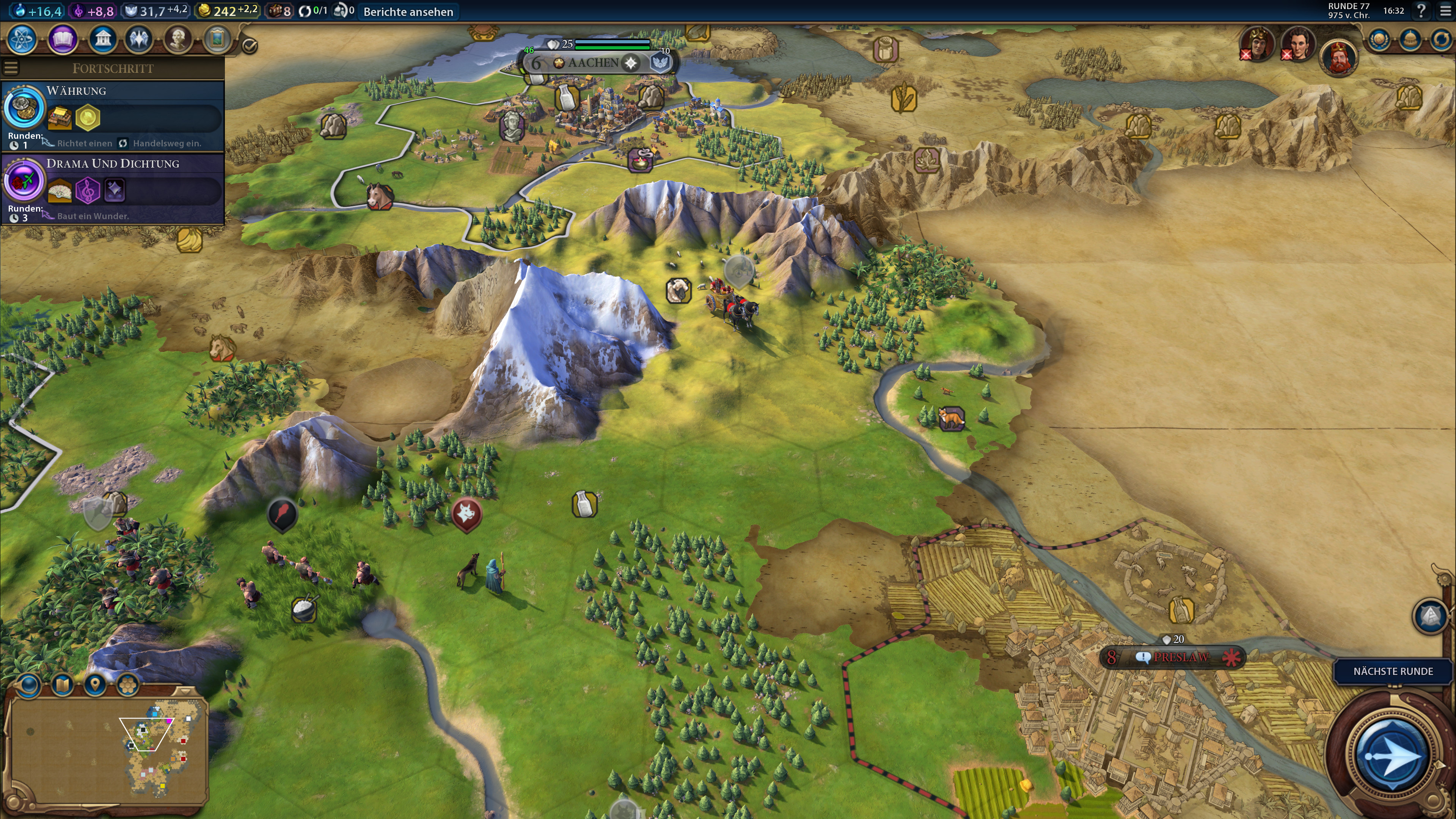This screenshot has height=819, width=1456.
Task: Open the Aachen city banner
Action: coord(594,63)
